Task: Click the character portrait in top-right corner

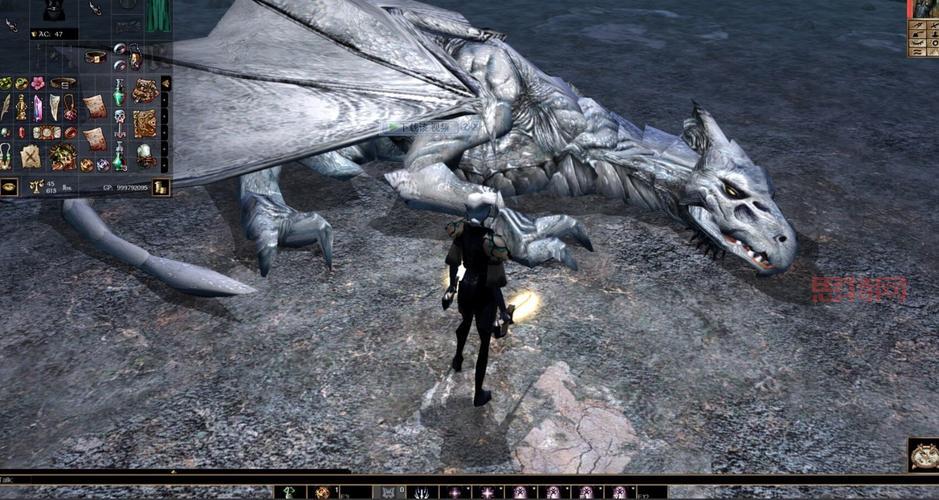Action: click(x=925, y=9)
